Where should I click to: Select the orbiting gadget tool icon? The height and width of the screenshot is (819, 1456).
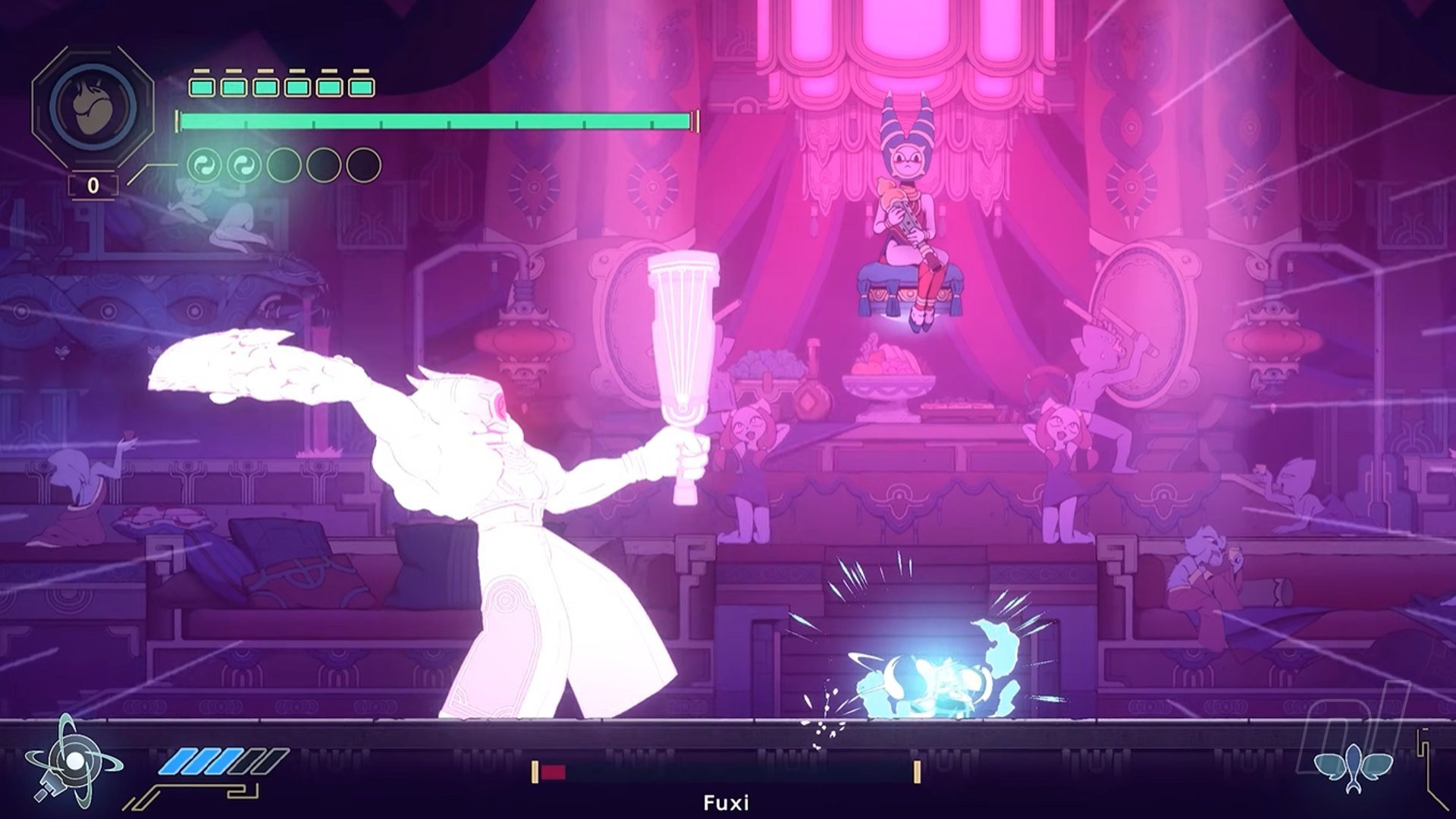(72, 761)
